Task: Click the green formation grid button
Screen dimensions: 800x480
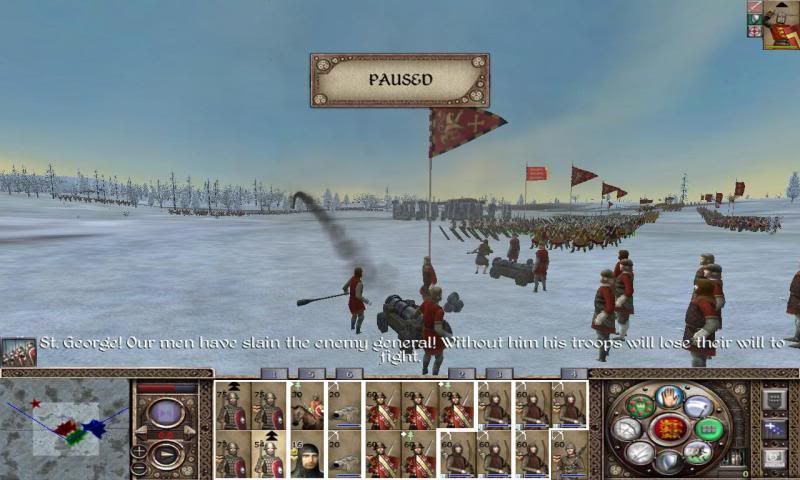Action: [x=708, y=430]
